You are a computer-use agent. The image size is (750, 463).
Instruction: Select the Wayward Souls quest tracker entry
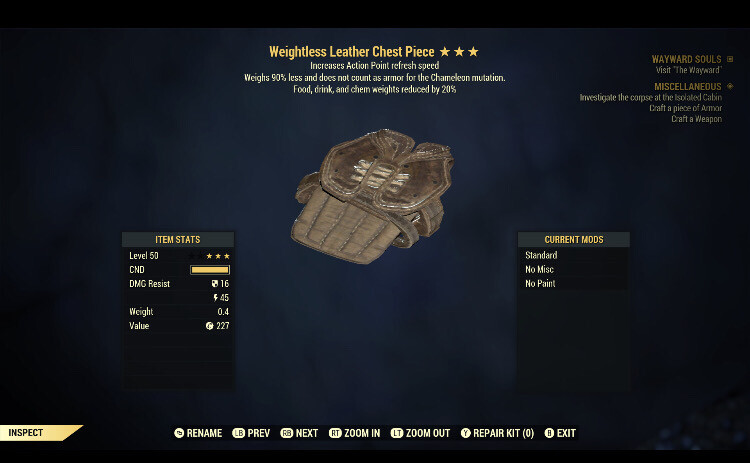[x=686, y=60]
